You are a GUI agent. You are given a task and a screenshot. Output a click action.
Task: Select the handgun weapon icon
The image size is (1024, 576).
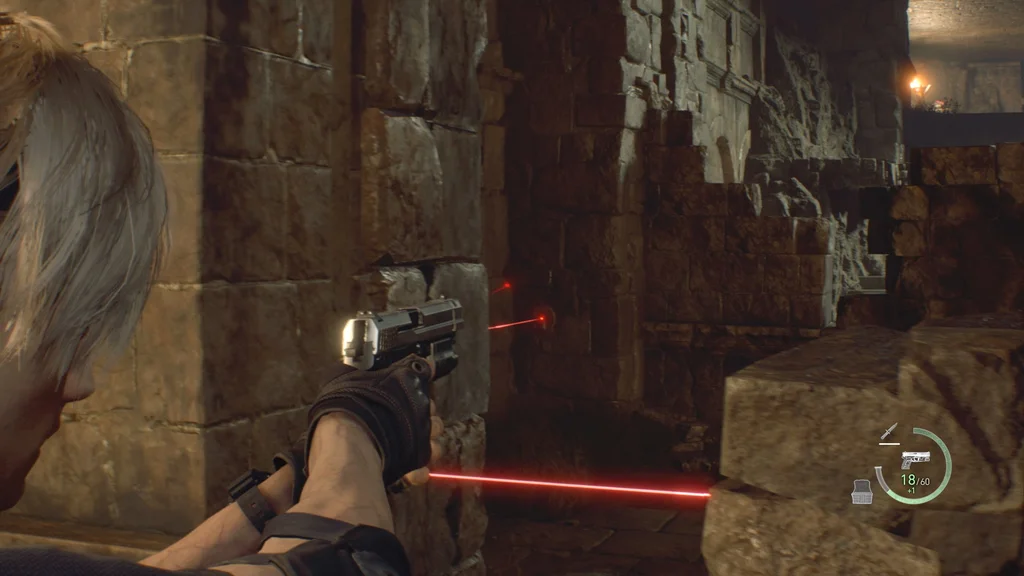click(914, 459)
